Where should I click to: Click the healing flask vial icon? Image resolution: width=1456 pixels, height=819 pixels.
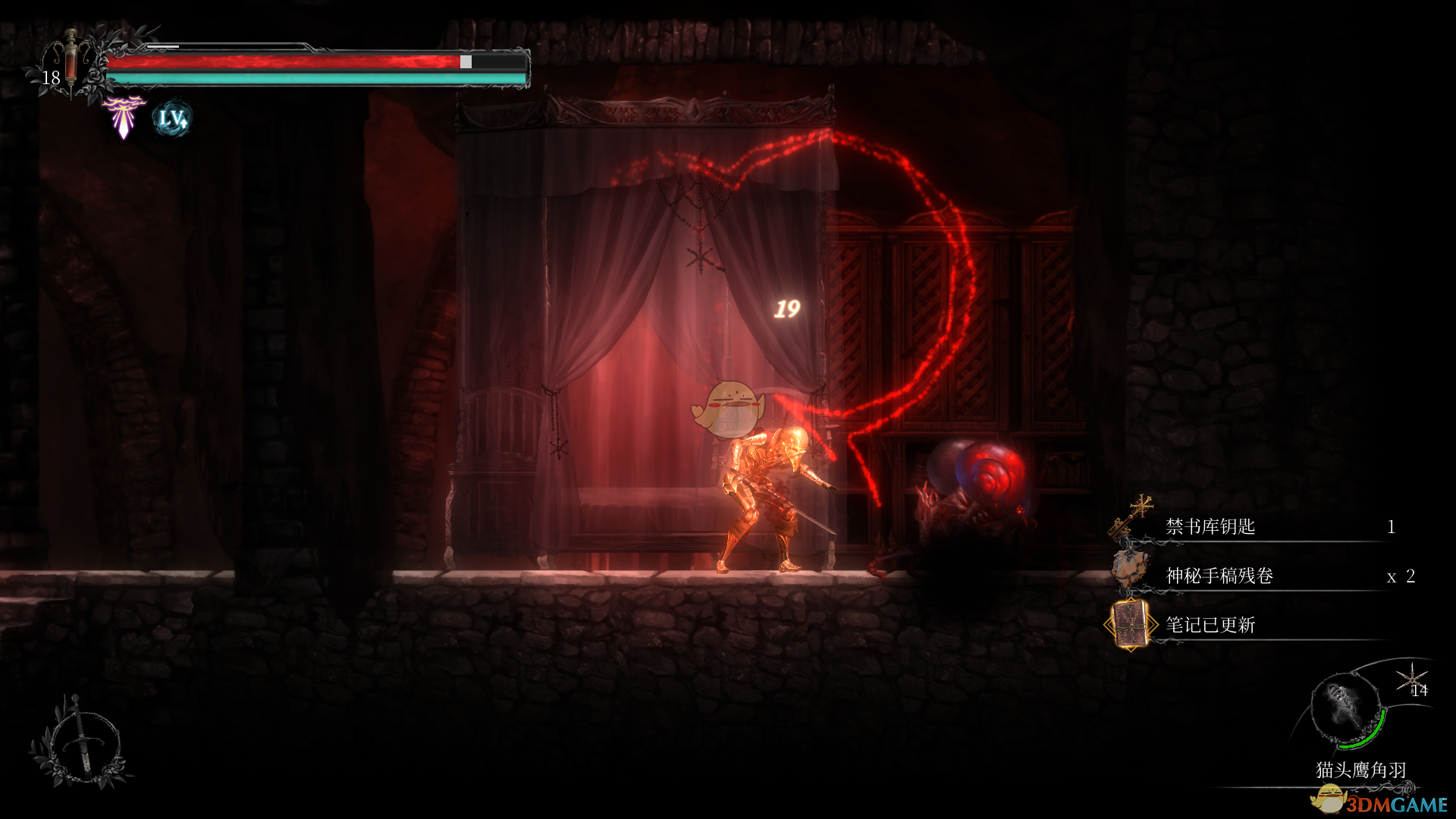pyautogui.click(x=71, y=62)
